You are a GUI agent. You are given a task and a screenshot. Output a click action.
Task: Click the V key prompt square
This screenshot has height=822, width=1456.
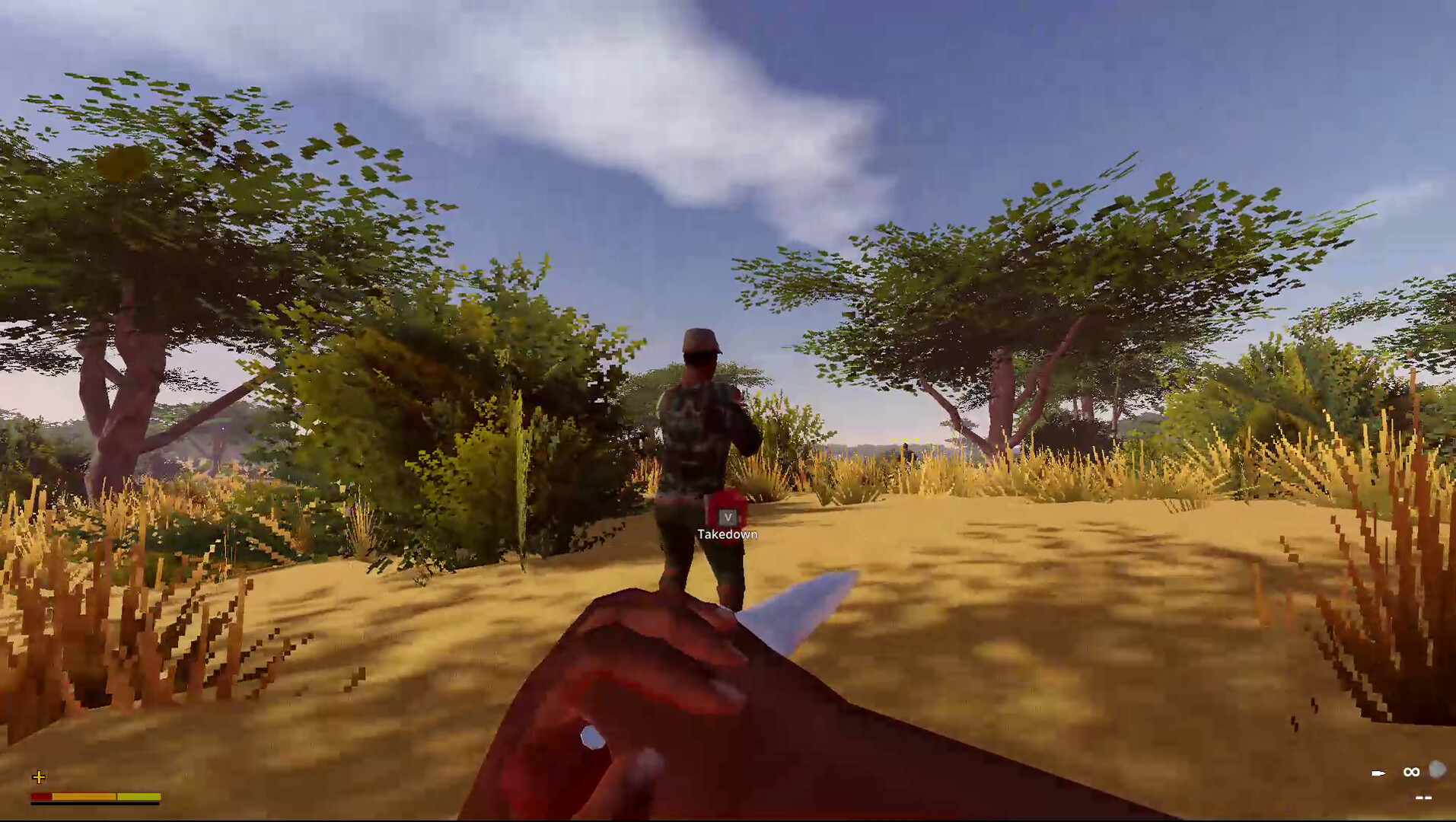(727, 516)
